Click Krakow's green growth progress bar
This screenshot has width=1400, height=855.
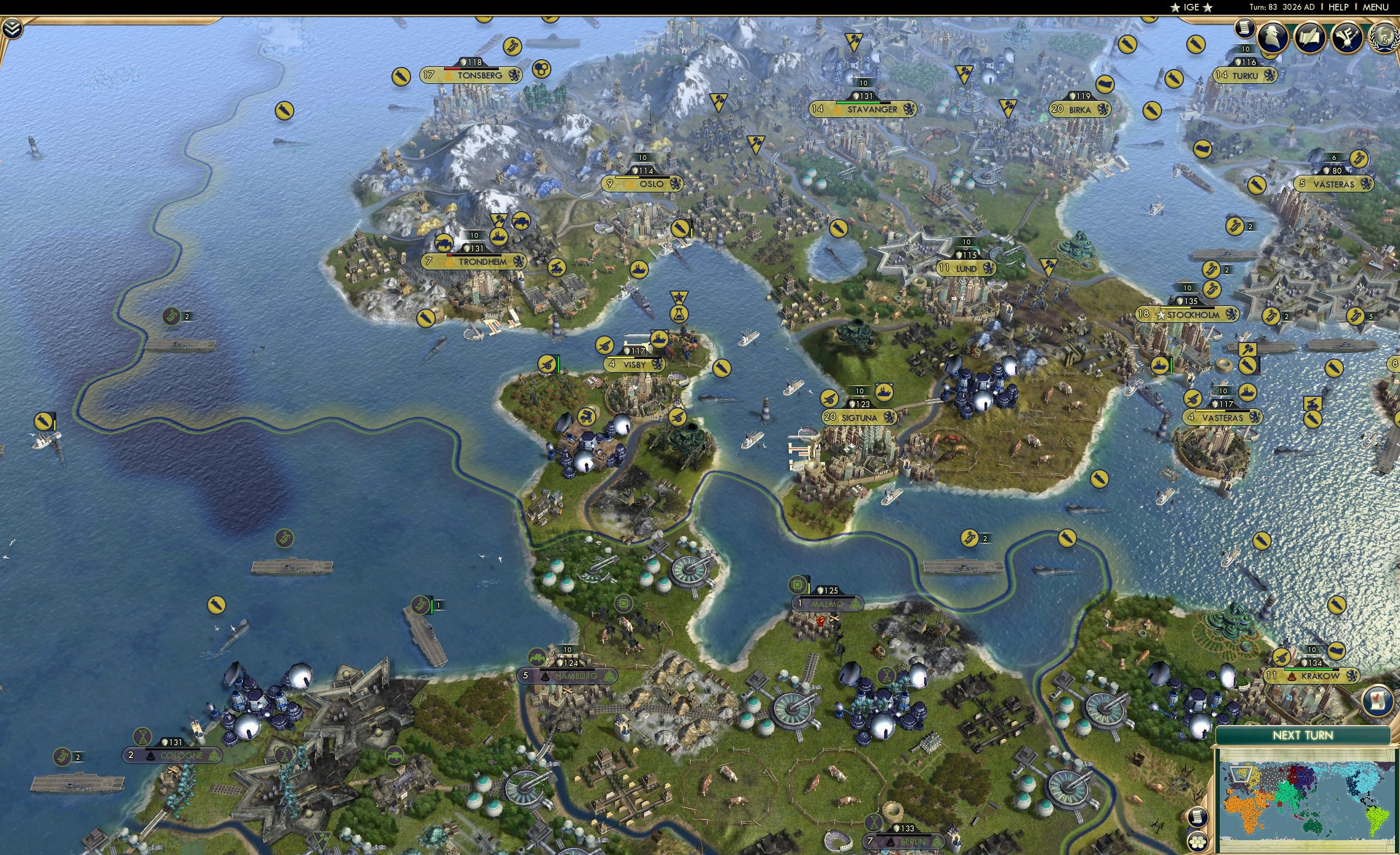click(x=1310, y=671)
